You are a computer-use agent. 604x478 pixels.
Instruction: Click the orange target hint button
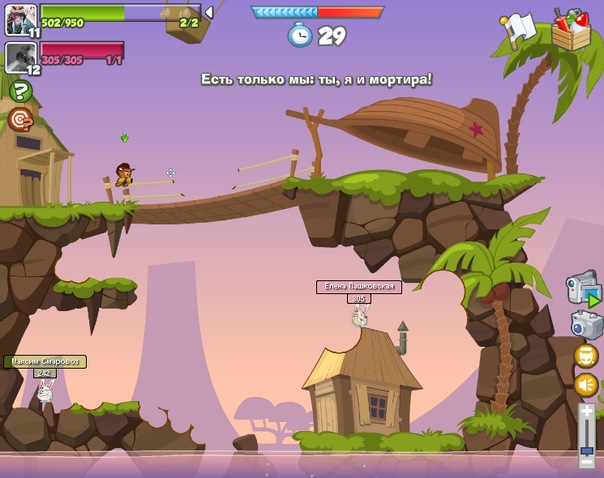pyautogui.click(x=20, y=120)
